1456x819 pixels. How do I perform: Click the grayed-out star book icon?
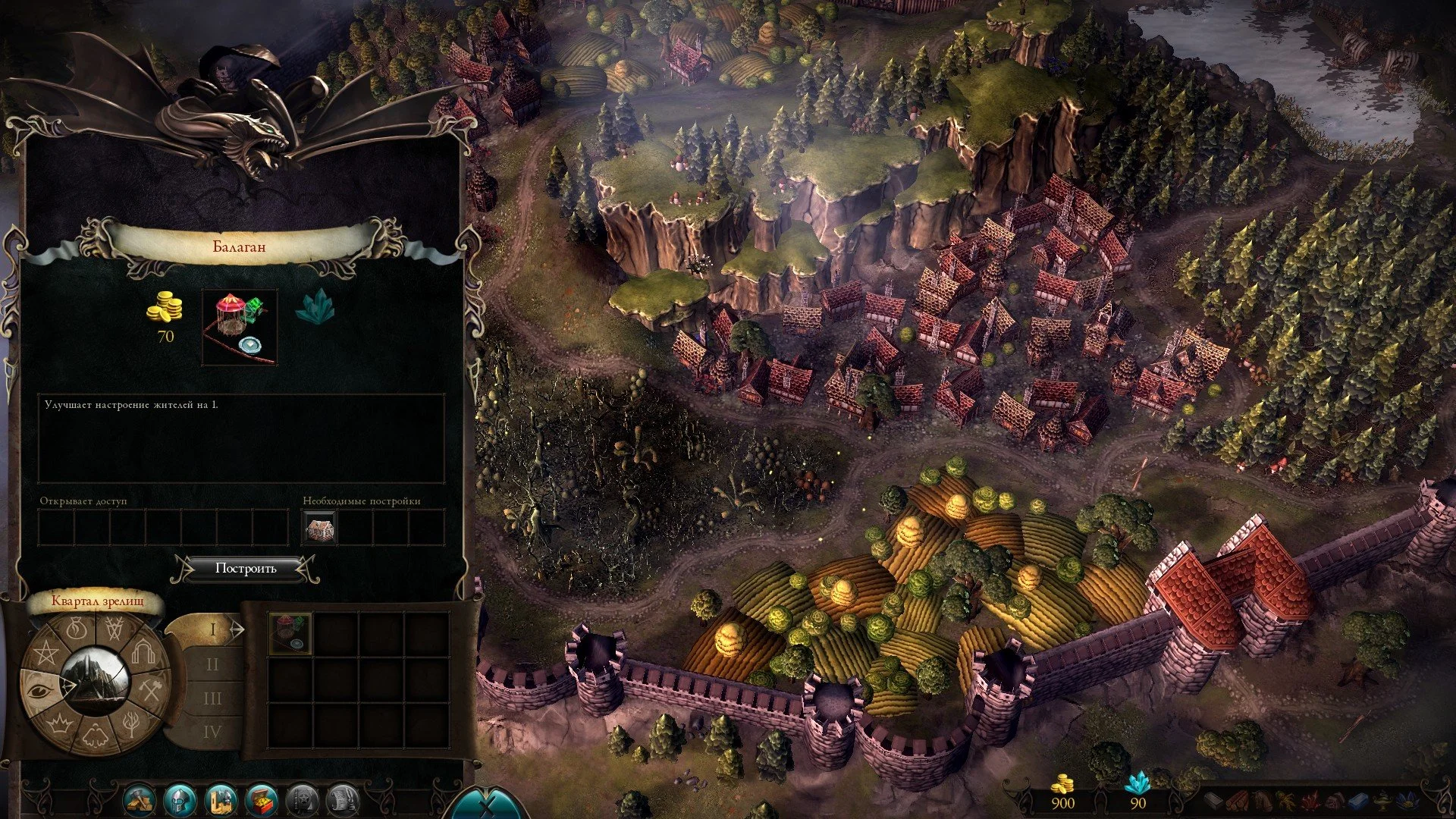coord(303,800)
